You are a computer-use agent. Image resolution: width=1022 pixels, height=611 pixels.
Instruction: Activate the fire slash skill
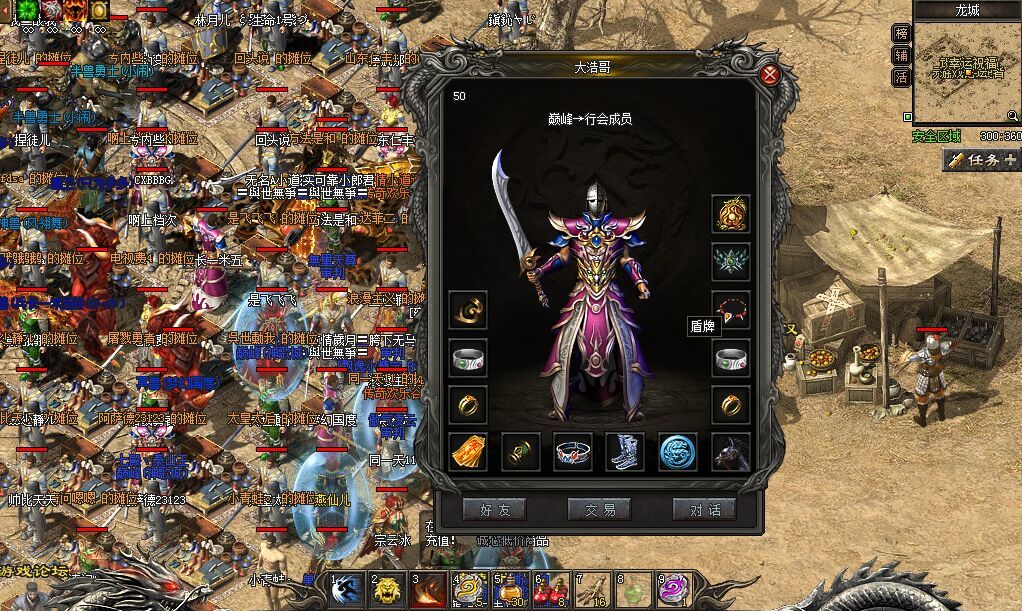(430, 591)
